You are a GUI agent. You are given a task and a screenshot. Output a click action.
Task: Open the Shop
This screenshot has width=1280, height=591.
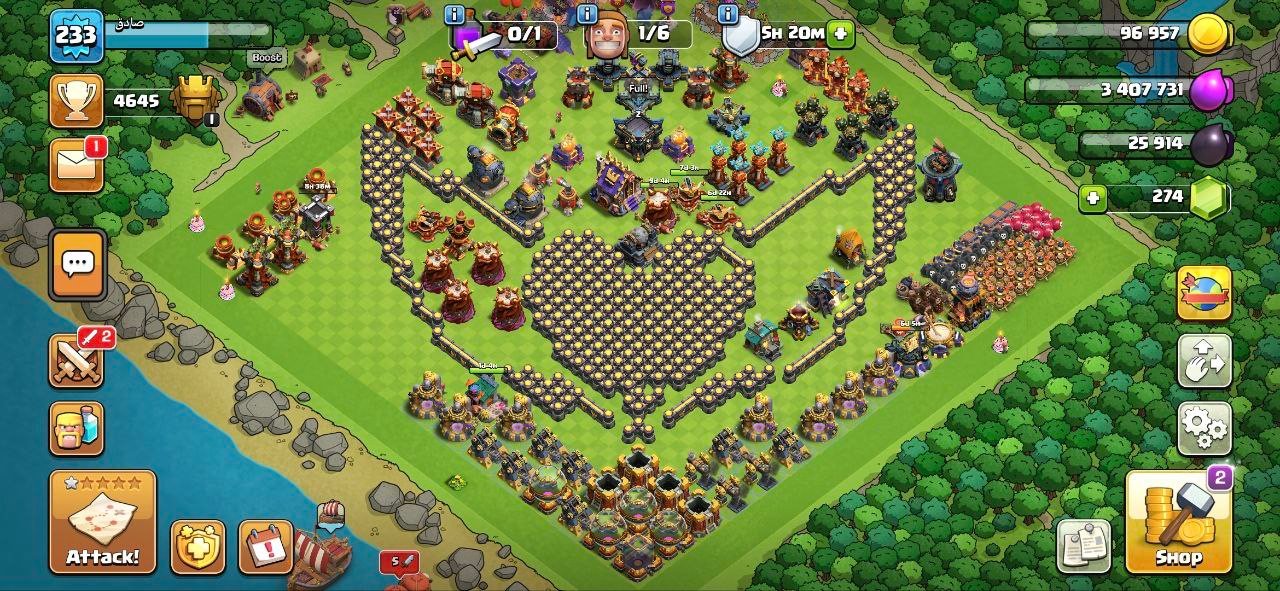click(x=1178, y=521)
